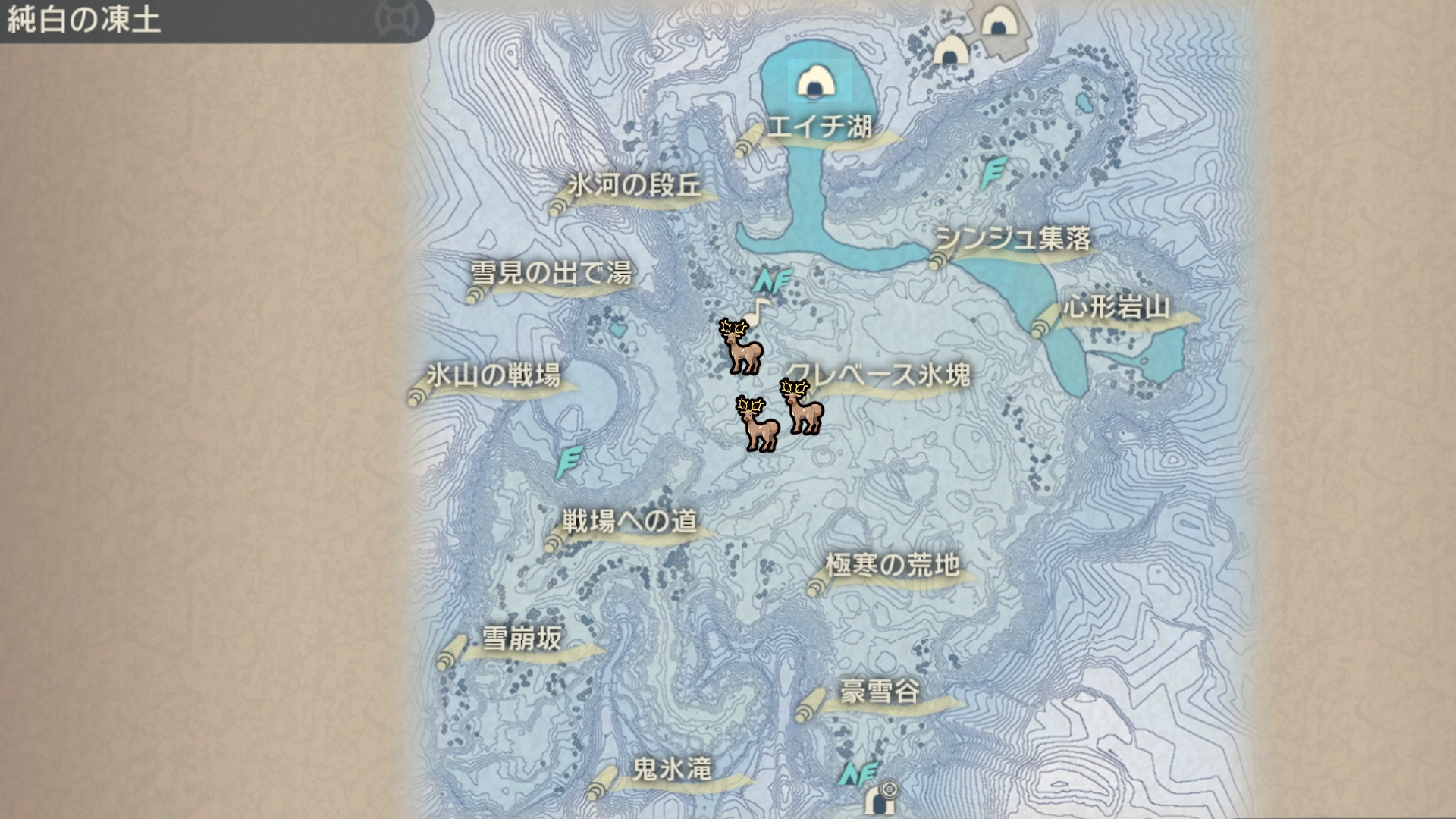Click the 戦場への道 map label
The image size is (1456, 819).
coord(629,521)
